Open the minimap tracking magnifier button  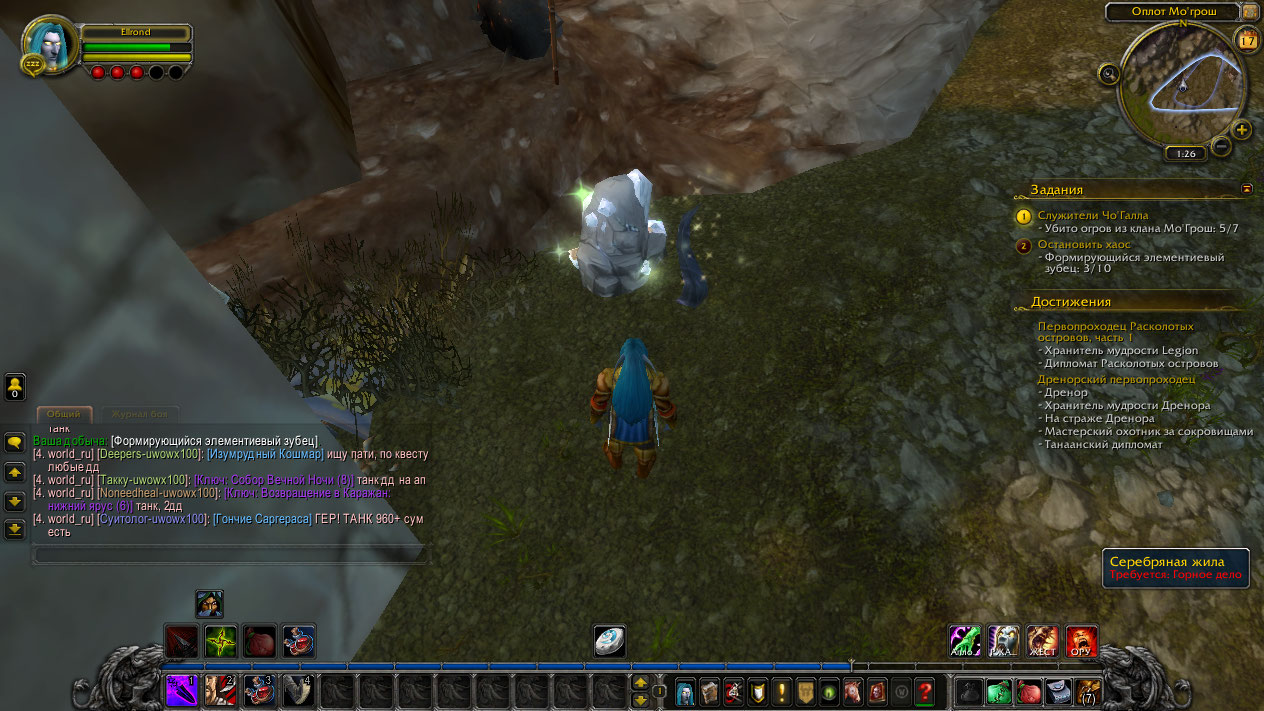tap(1108, 73)
